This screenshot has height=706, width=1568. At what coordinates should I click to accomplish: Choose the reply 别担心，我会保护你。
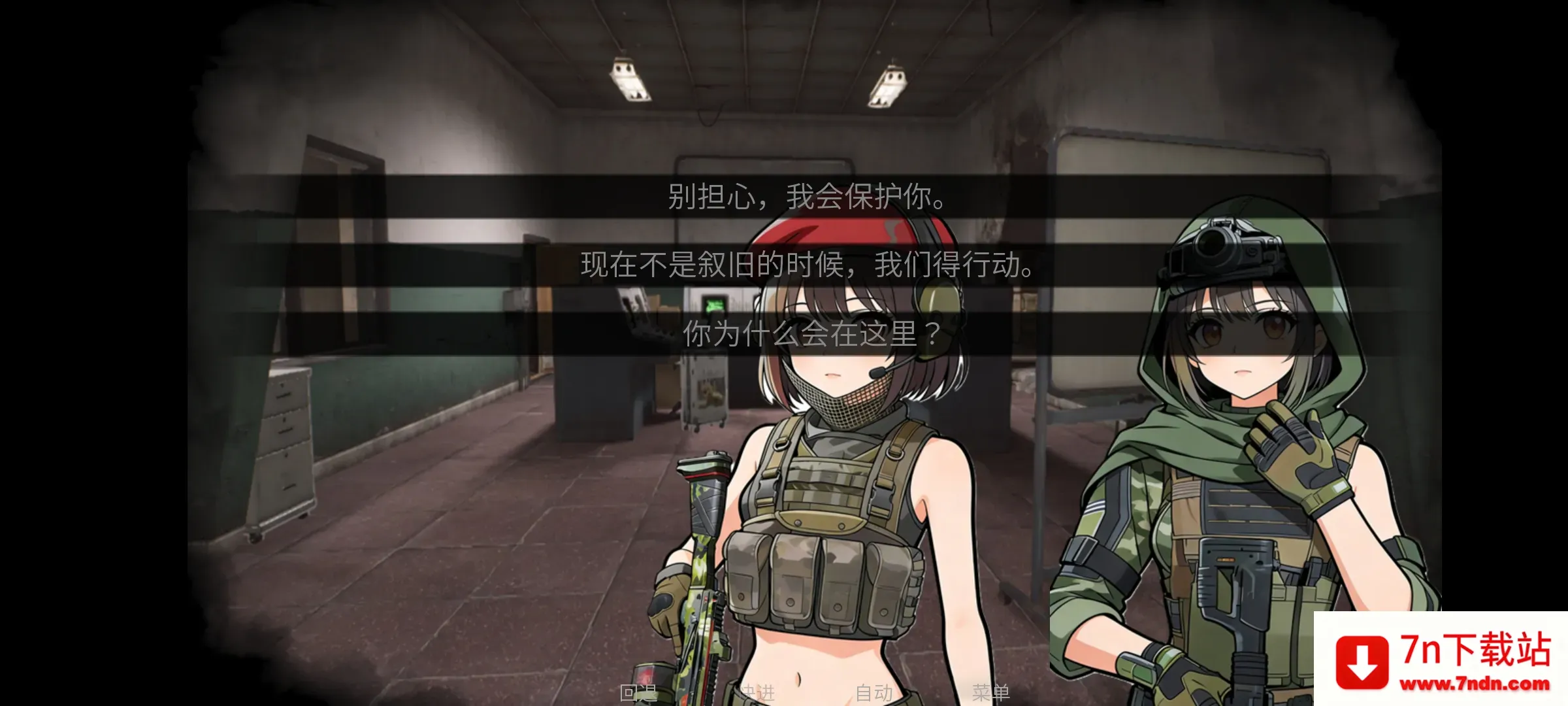click(807, 194)
